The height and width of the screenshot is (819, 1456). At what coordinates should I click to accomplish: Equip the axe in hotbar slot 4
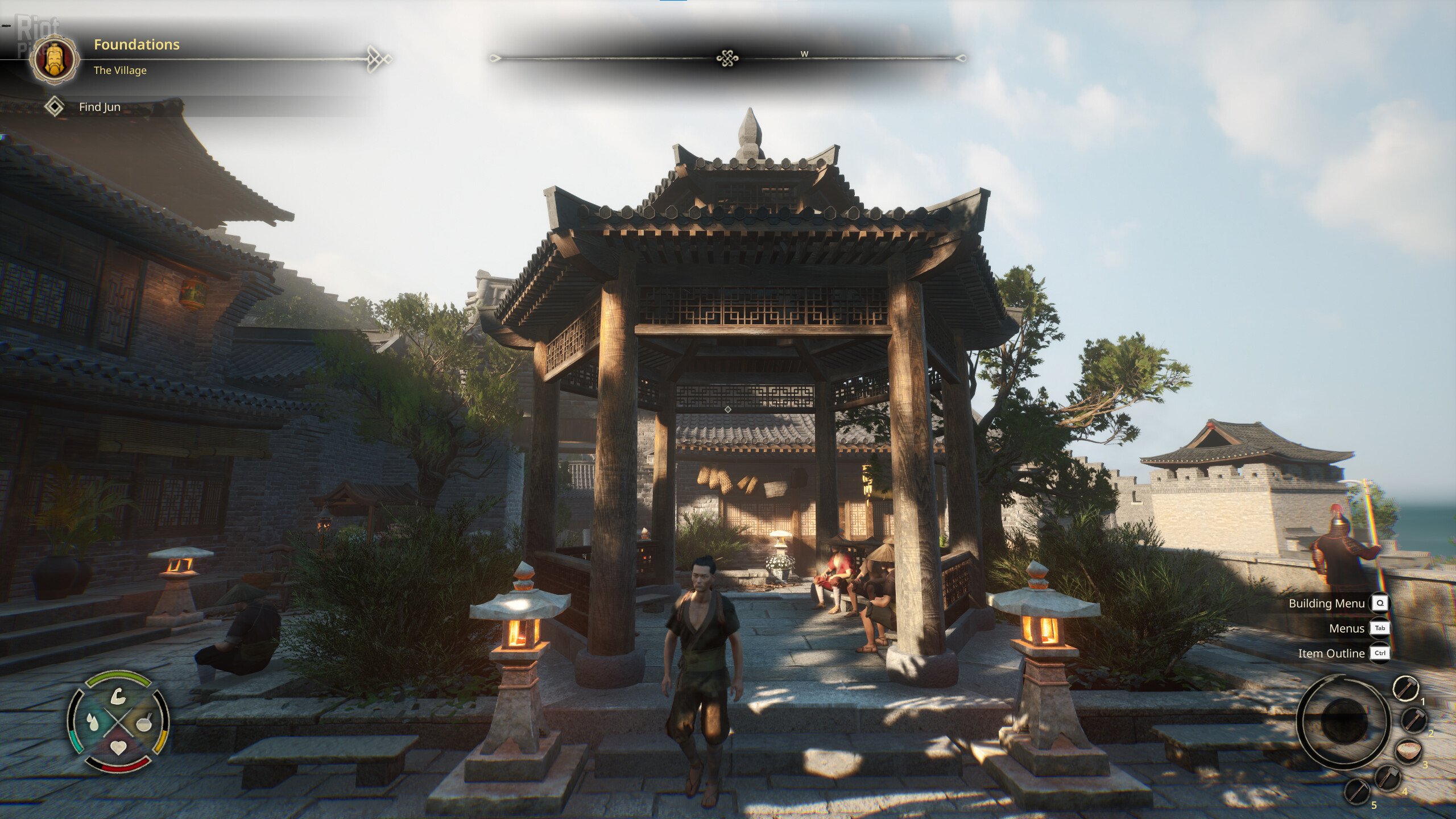click(x=1387, y=777)
